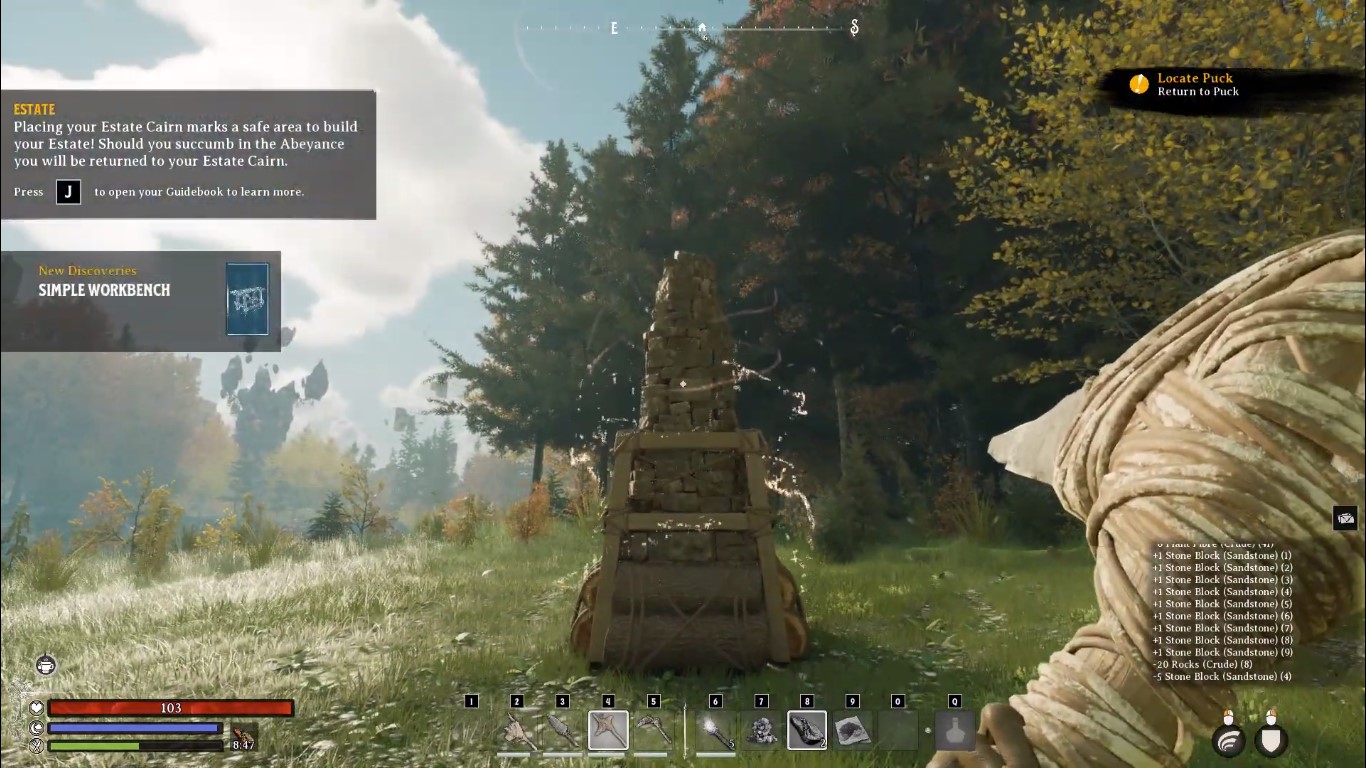
Task: Equip the torch in hotbar slot 6
Action: point(716,731)
